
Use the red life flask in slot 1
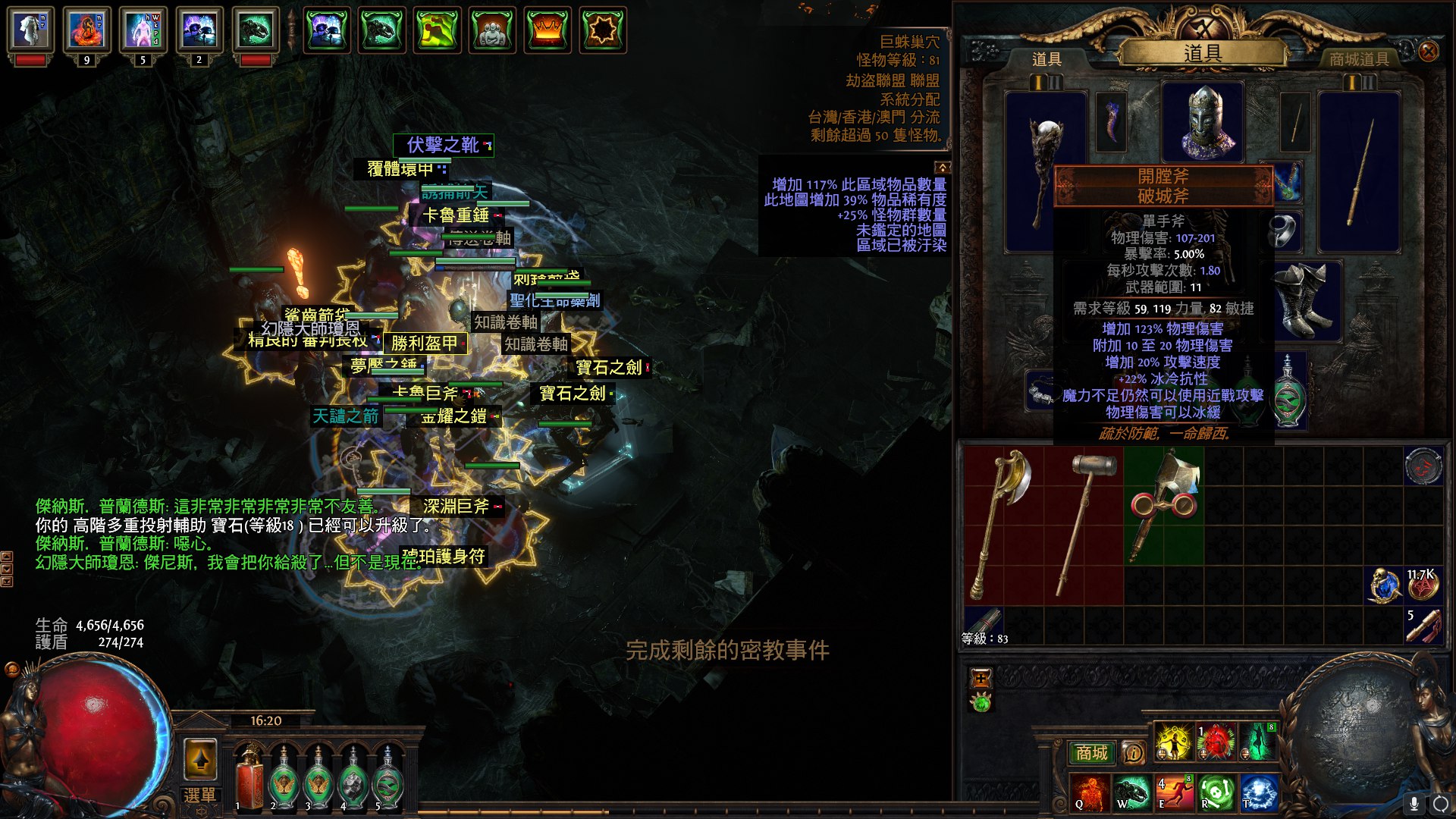pyautogui.click(x=248, y=777)
